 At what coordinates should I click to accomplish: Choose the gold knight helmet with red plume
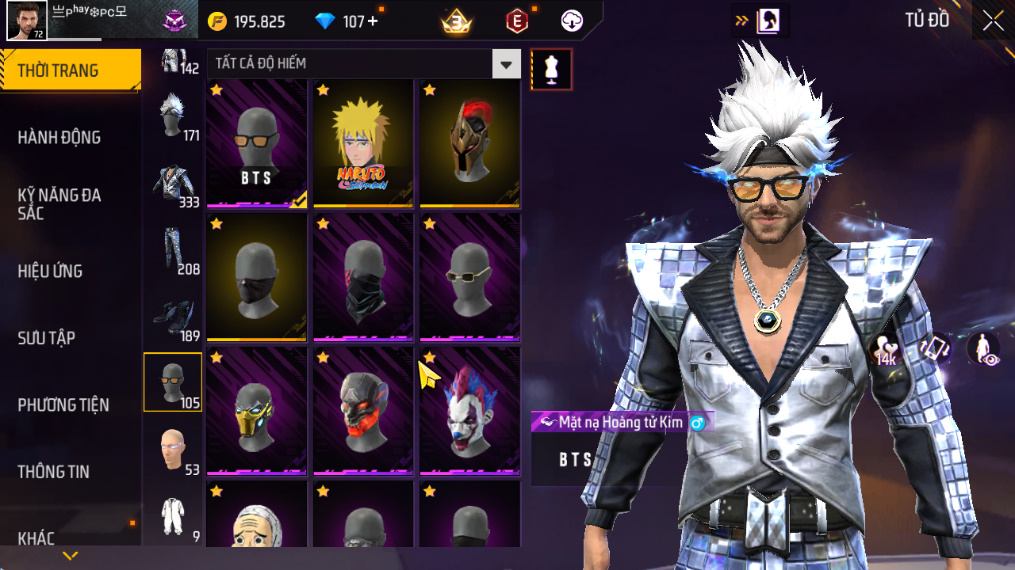point(469,143)
